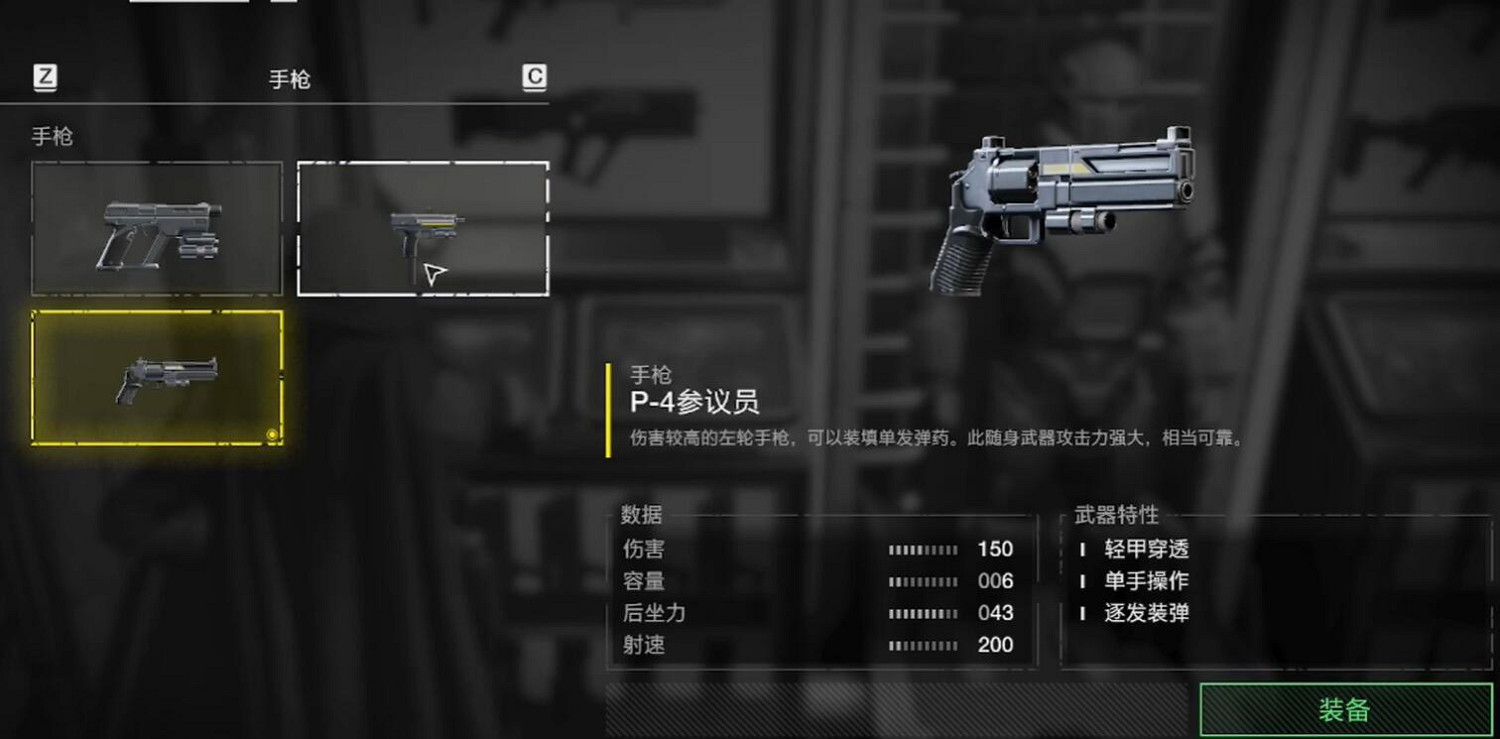The height and width of the screenshot is (739, 1500).
Task: Click the 伤害 damage stat bar
Action: [923, 549]
